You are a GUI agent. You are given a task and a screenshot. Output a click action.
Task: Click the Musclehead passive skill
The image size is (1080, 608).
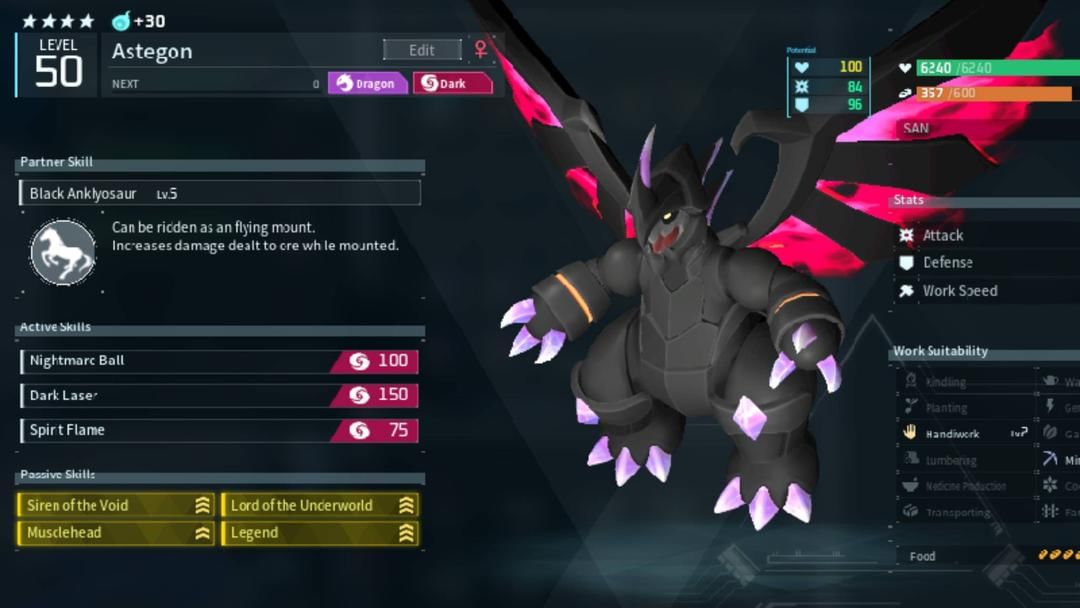click(x=116, y=533)
